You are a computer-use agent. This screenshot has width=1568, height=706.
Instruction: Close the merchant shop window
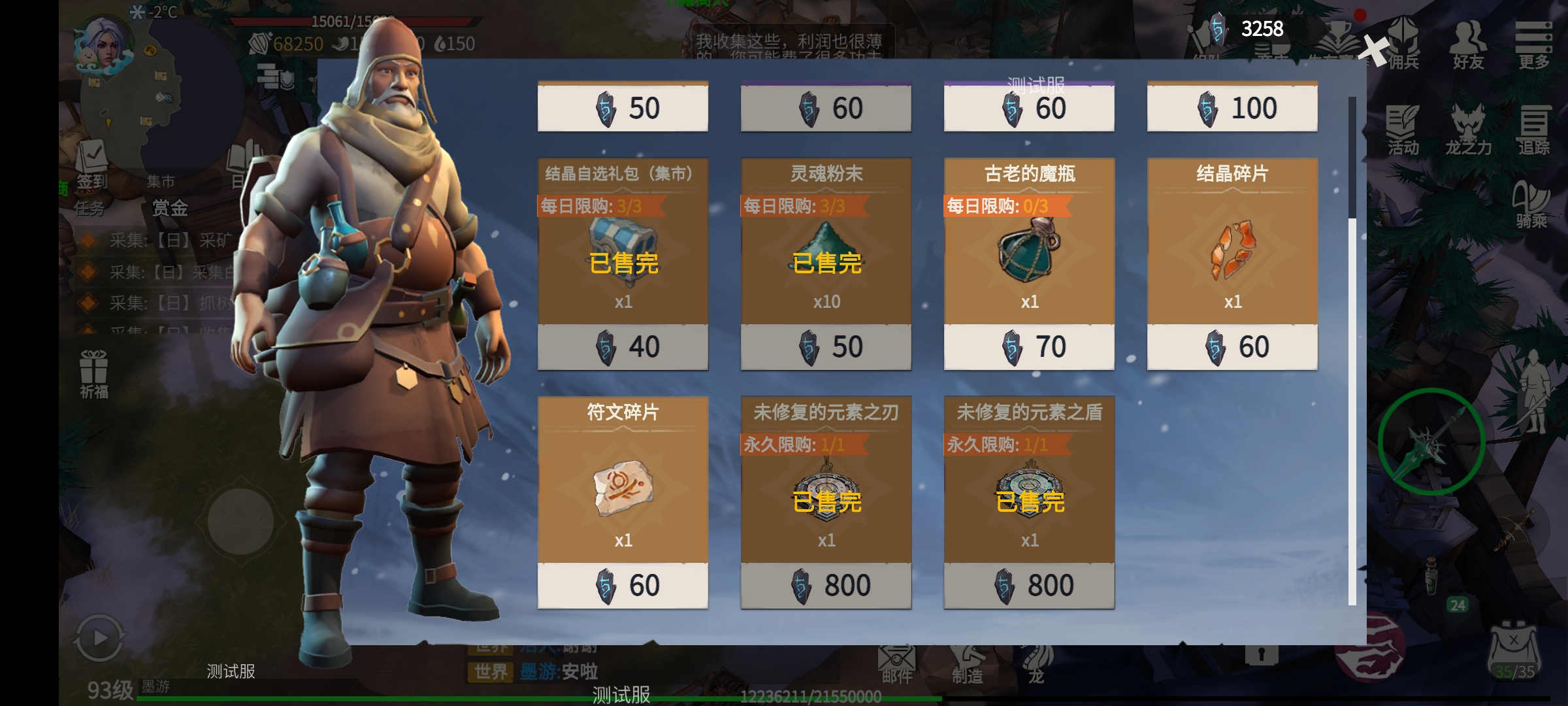coord(1376,50)
